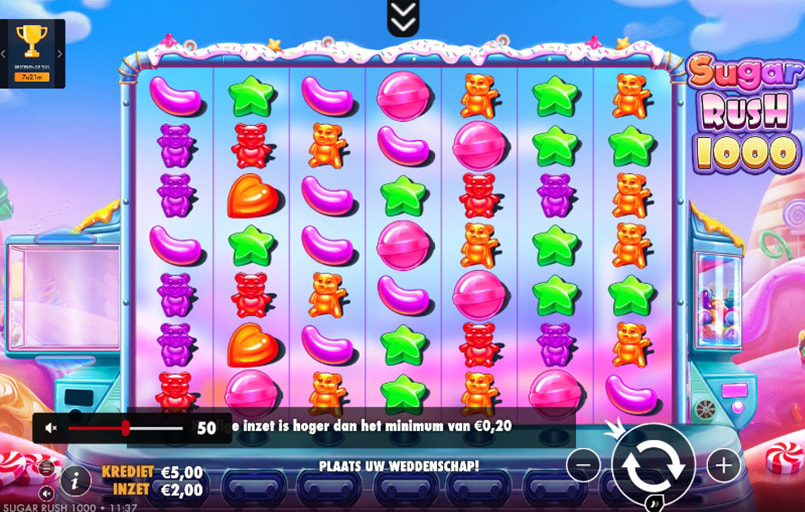Show next tournament with the right arrow
Viewport: 805px width, 512px height.
point(60,54)
